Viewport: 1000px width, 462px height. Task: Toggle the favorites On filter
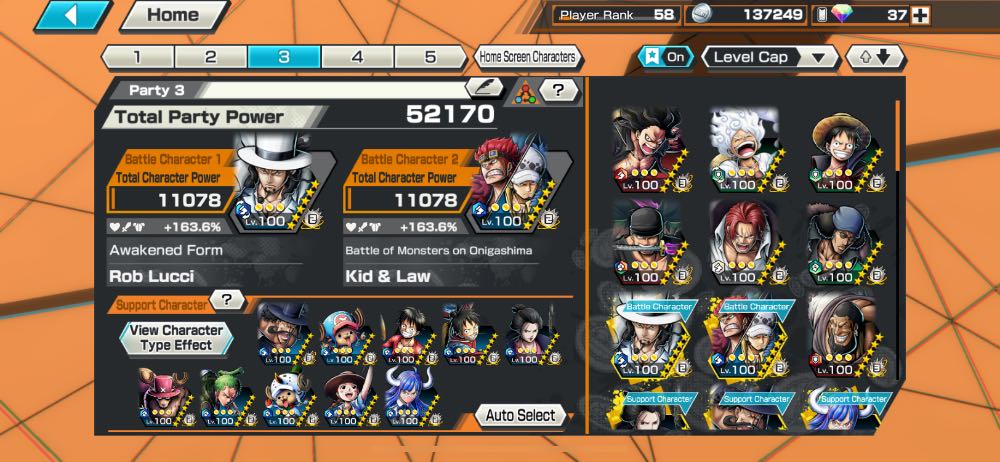pos(665,57)
